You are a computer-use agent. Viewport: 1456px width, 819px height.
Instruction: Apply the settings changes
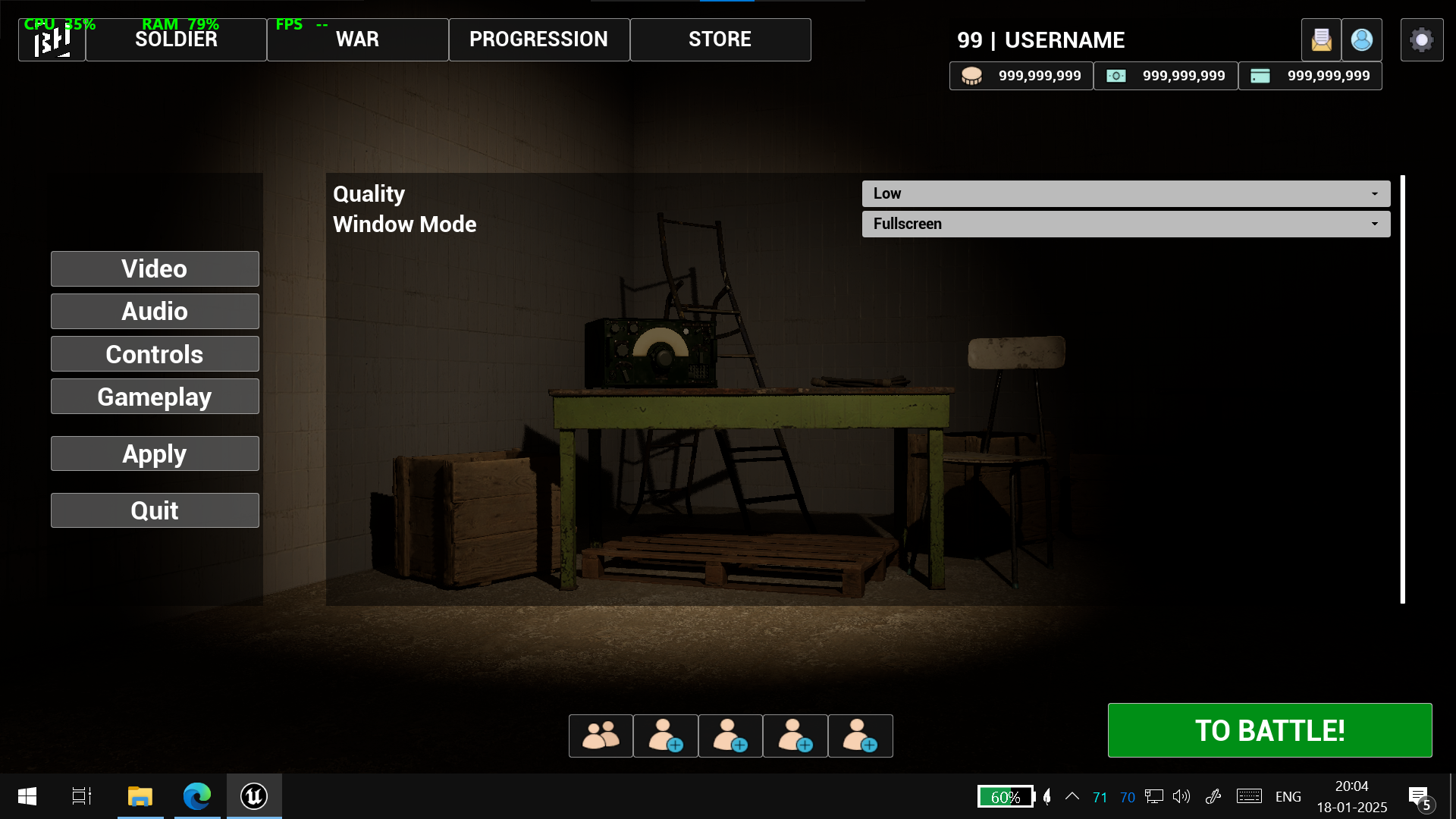click(x=155, y=453)
